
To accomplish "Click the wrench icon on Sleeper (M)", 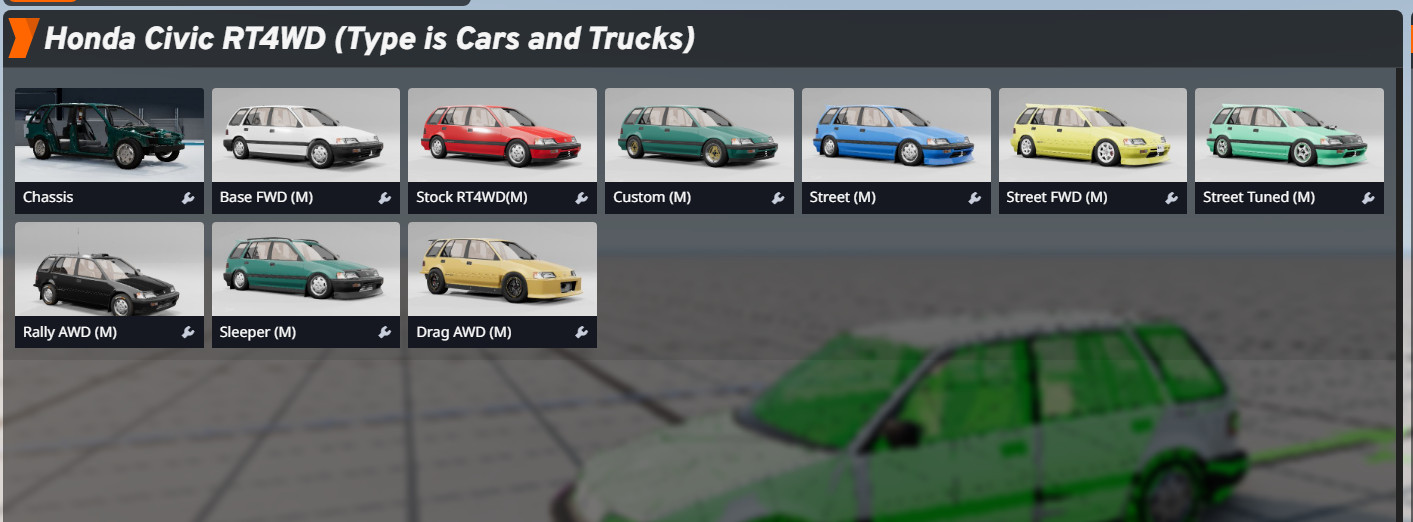I will click(385, 332).
